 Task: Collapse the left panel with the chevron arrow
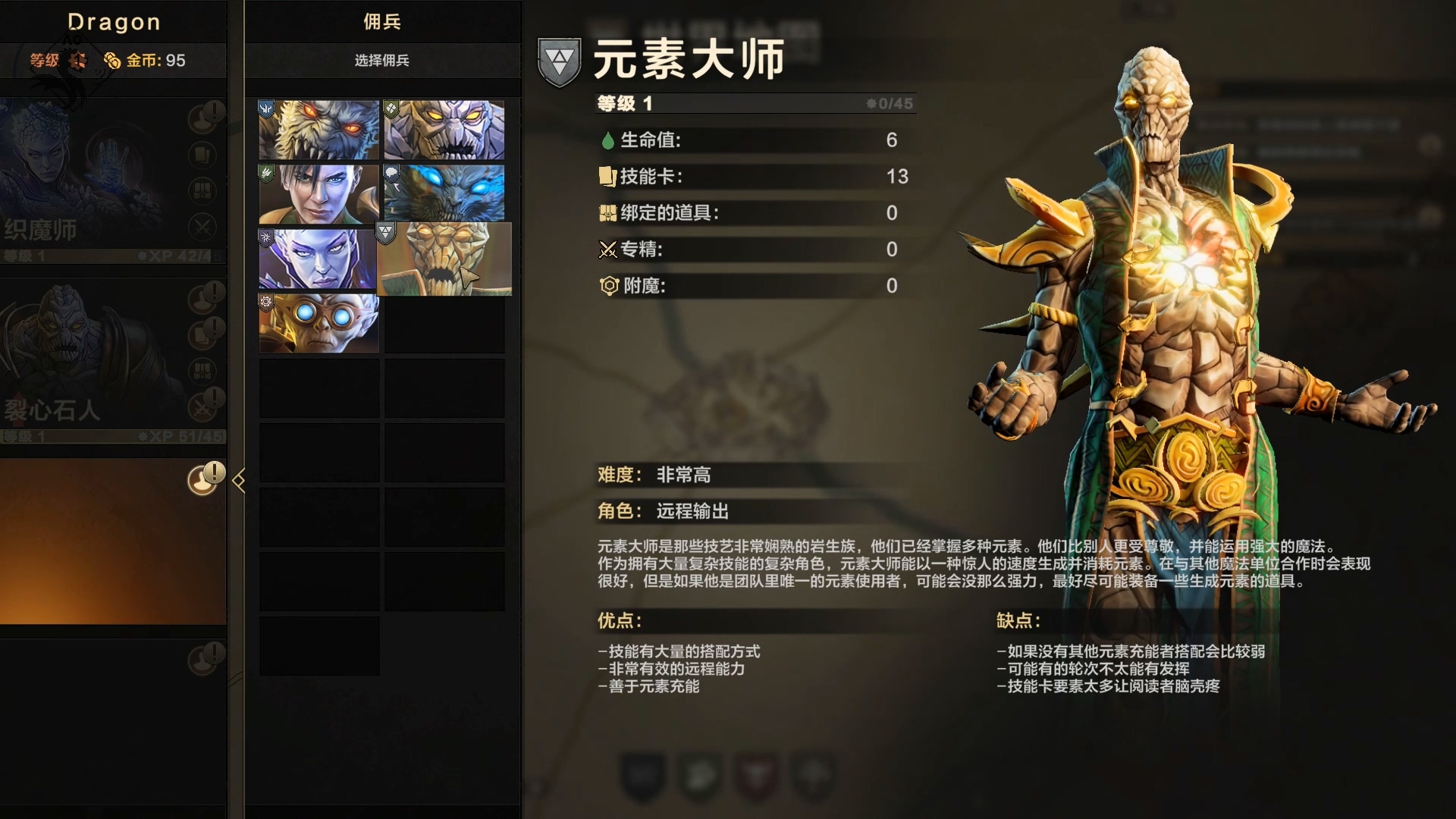(240, 479)
